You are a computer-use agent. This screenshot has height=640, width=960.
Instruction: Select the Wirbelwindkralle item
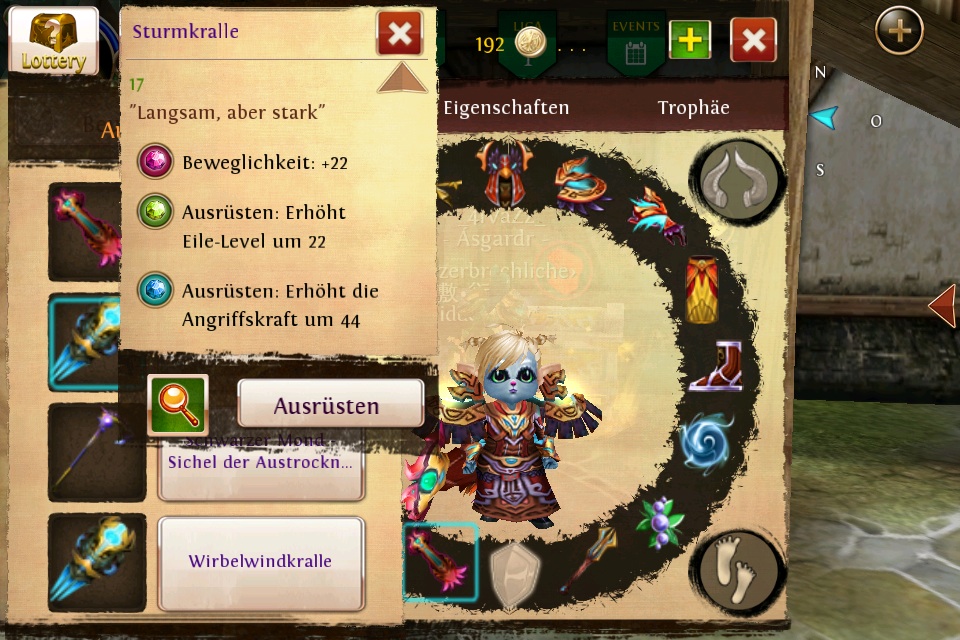[x=261, y=562]
